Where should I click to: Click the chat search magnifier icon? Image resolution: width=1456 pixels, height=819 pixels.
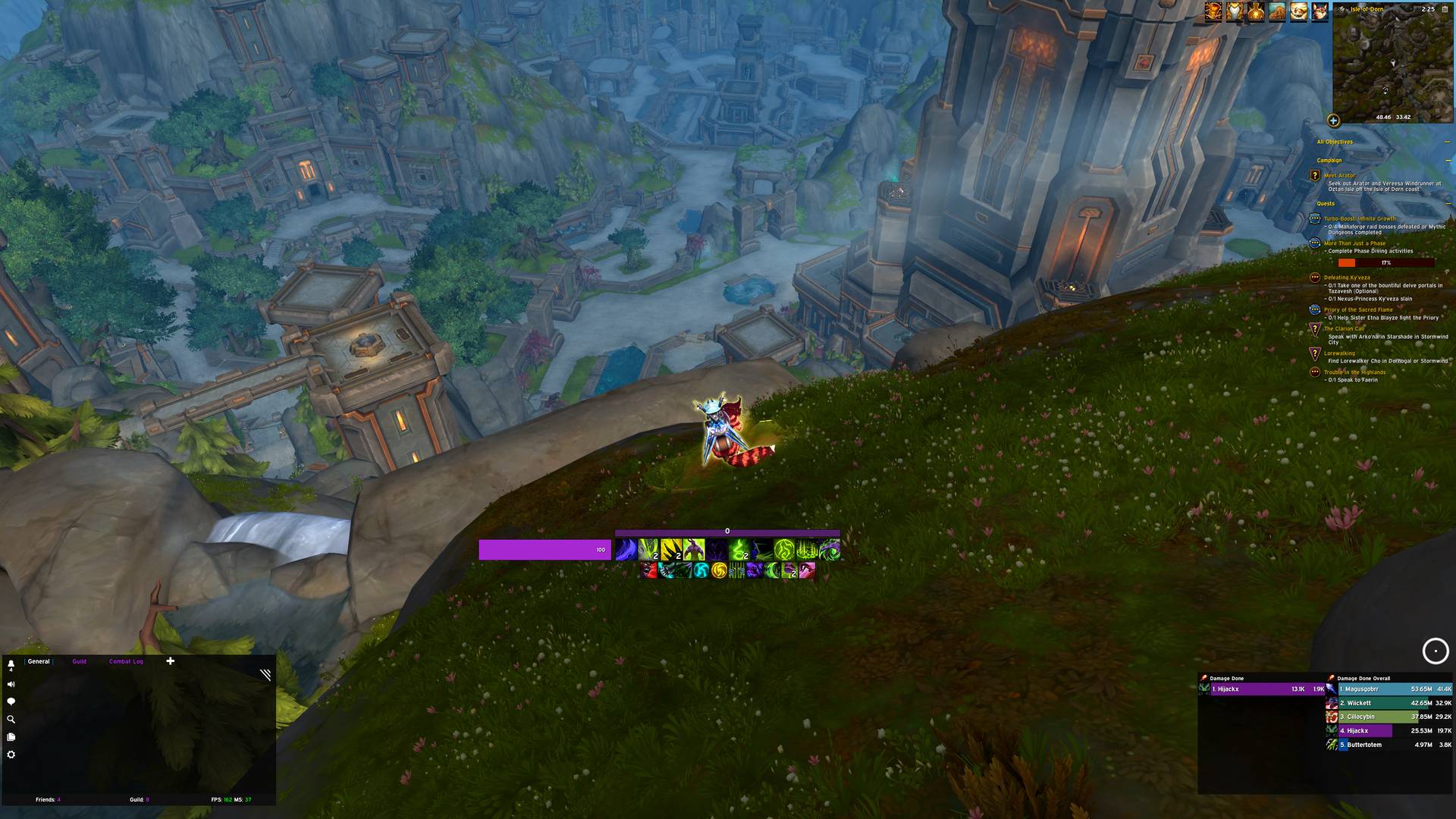pos(11,720)
